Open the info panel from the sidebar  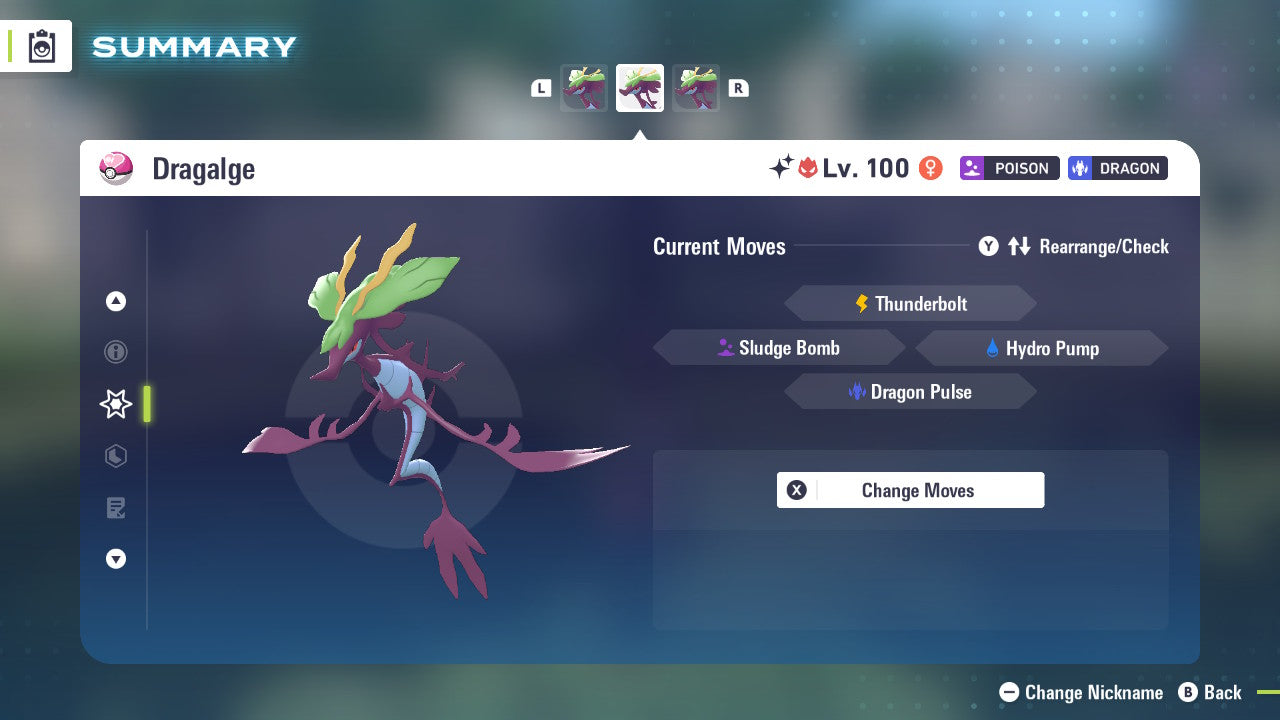point(115,352)
